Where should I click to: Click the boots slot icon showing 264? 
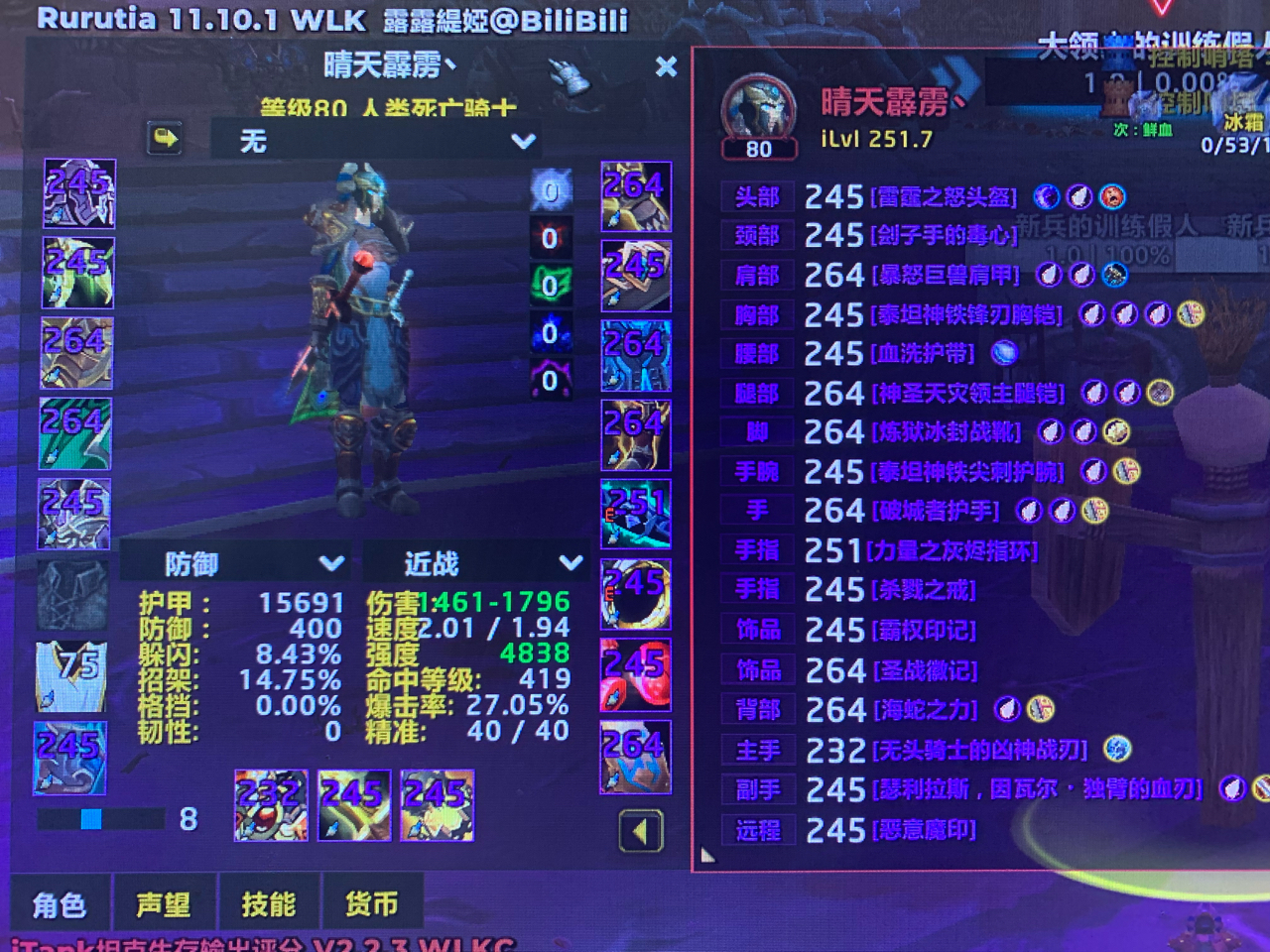click(x=636, y=434)
